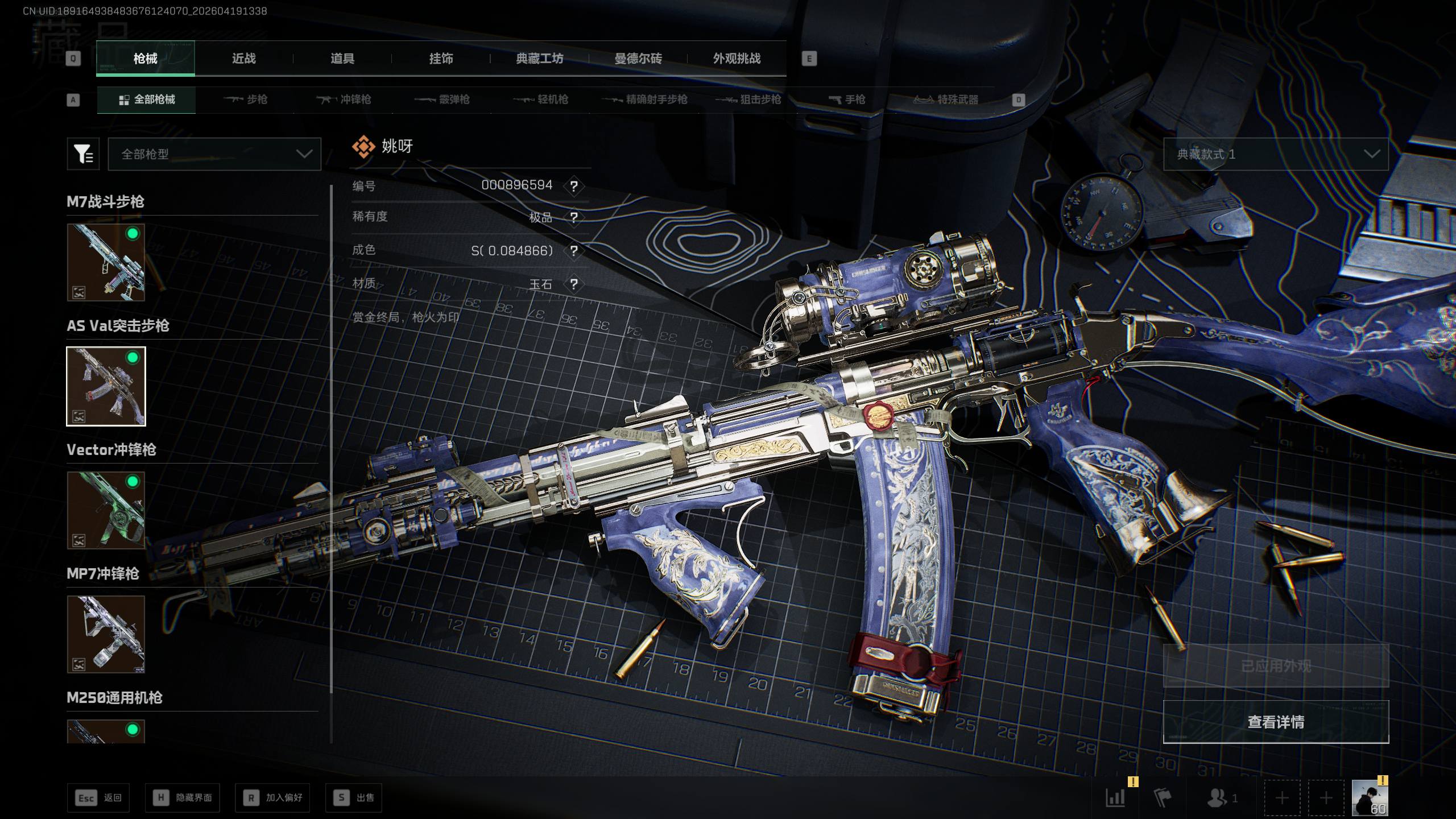Go to the 典藏工坊 workshop tab
Image resolution: width=1456 pixels, height=819 pixels.
(539, 59)
